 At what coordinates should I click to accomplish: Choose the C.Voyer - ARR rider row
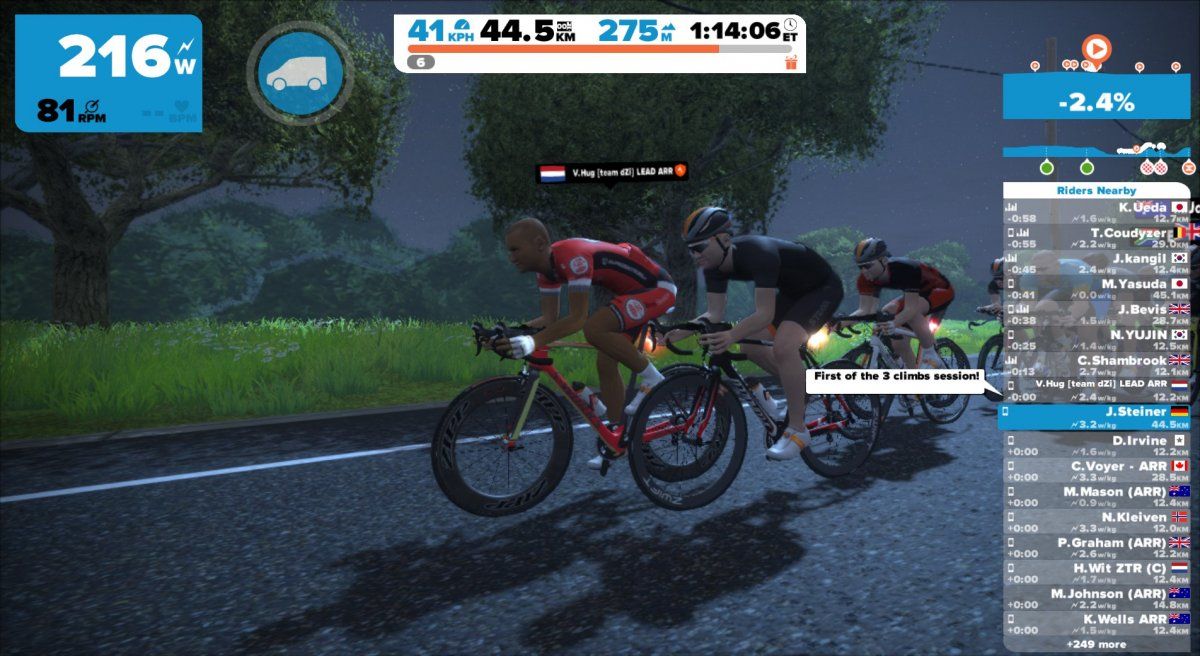point(1096,471)
